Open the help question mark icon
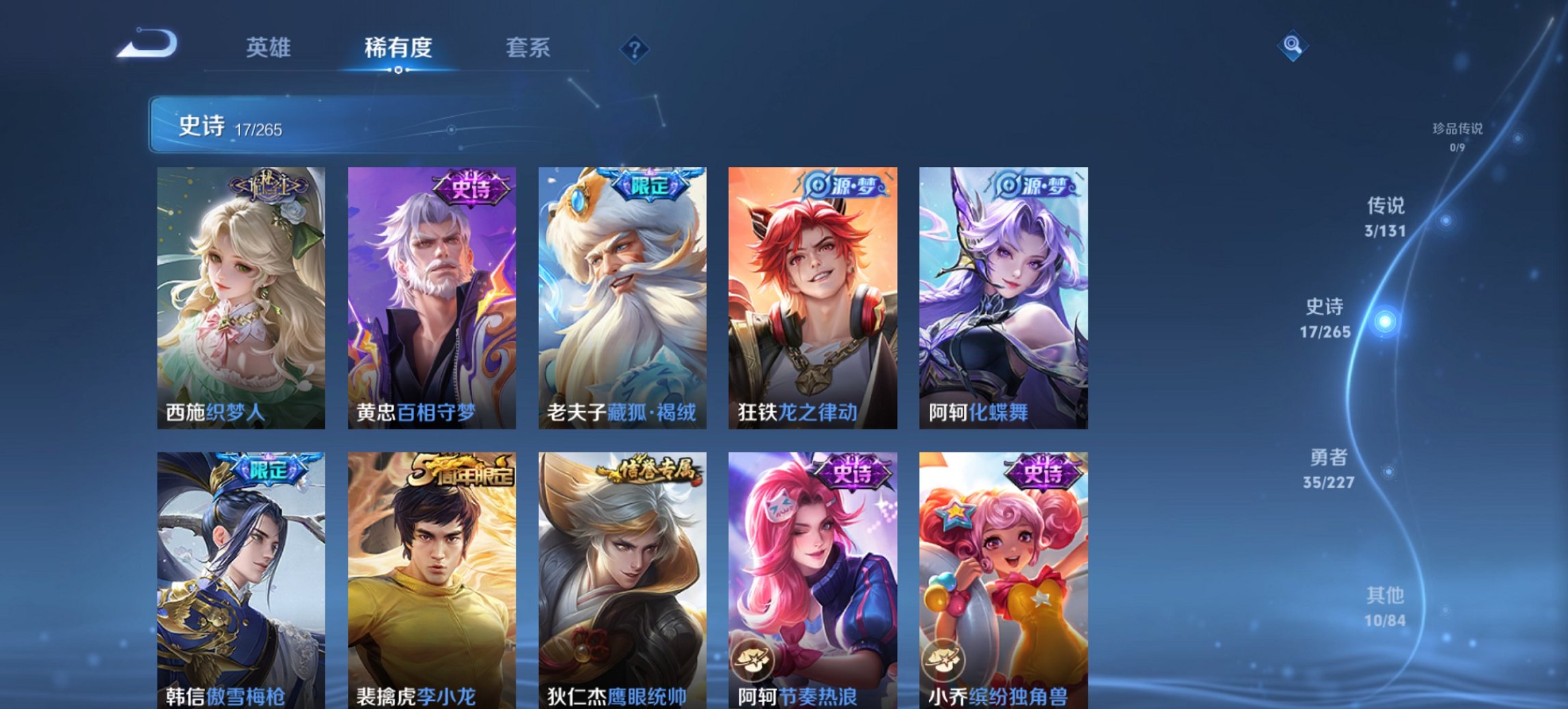The height and width of the screenshot is (709, 1568). point(634,48)
